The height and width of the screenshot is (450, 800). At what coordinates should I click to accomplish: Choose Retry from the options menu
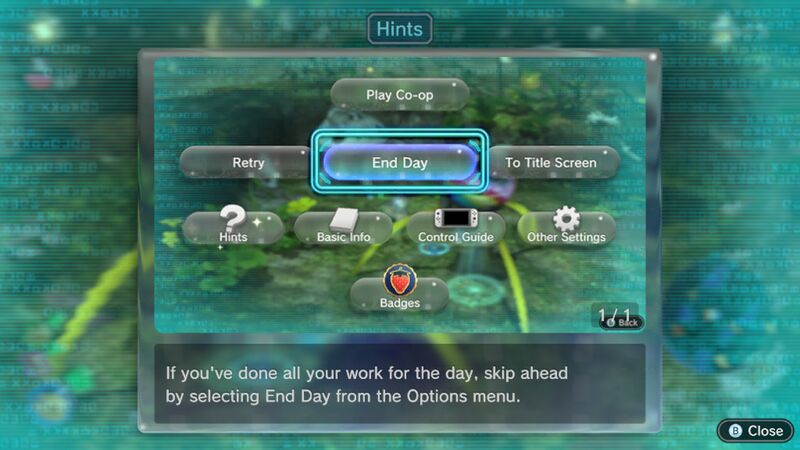[x=247, y=162]
